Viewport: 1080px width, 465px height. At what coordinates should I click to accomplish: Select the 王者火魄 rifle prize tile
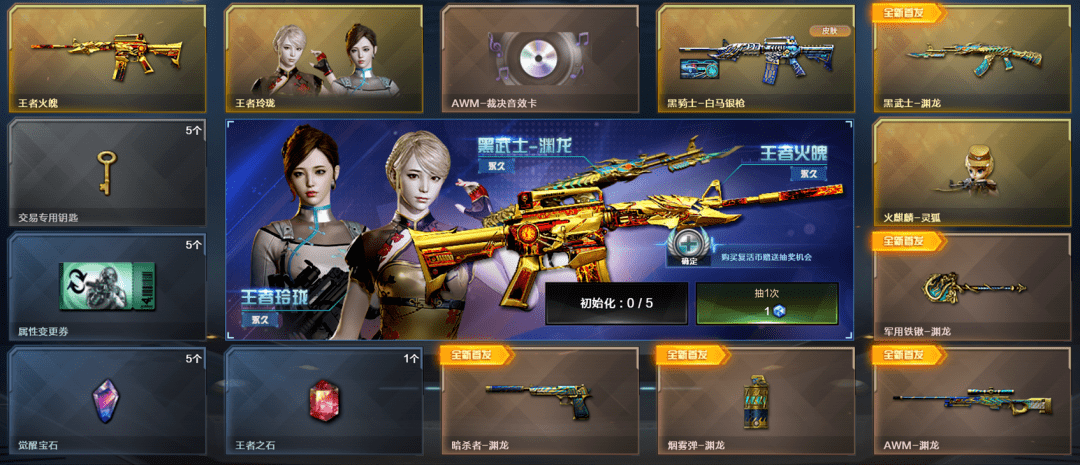(x=107, y=58)
